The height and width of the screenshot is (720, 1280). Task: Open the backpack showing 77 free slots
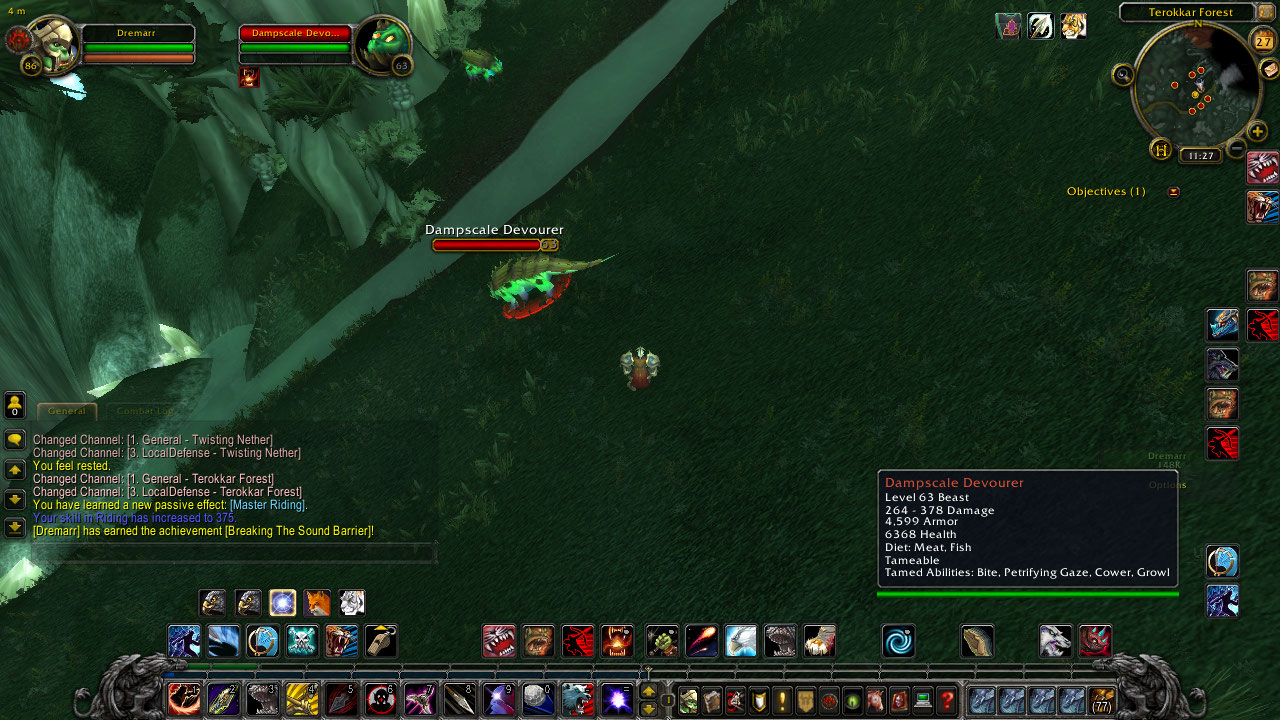[x=1102, y=700]
